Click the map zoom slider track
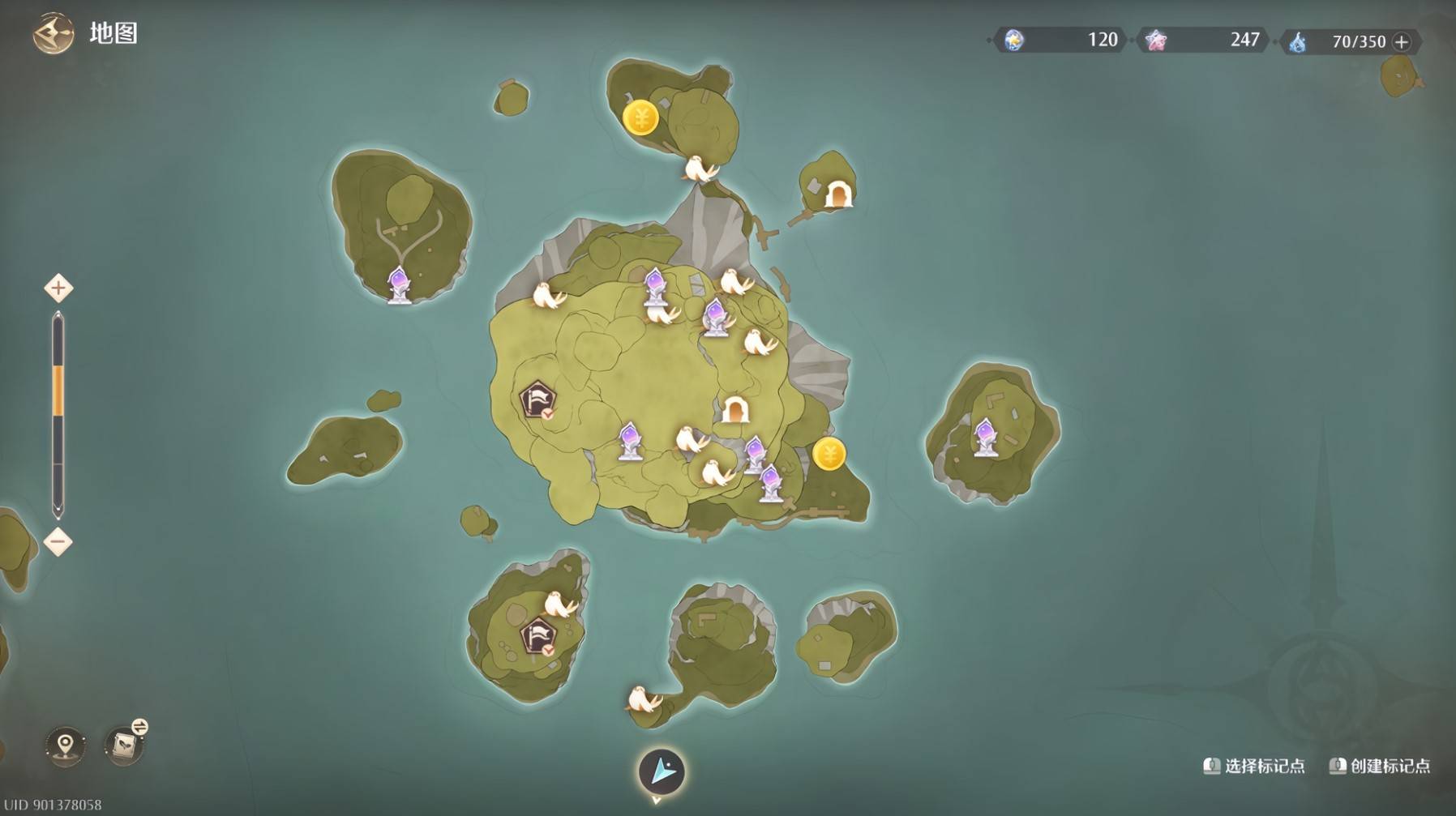 tap(58, 413)
